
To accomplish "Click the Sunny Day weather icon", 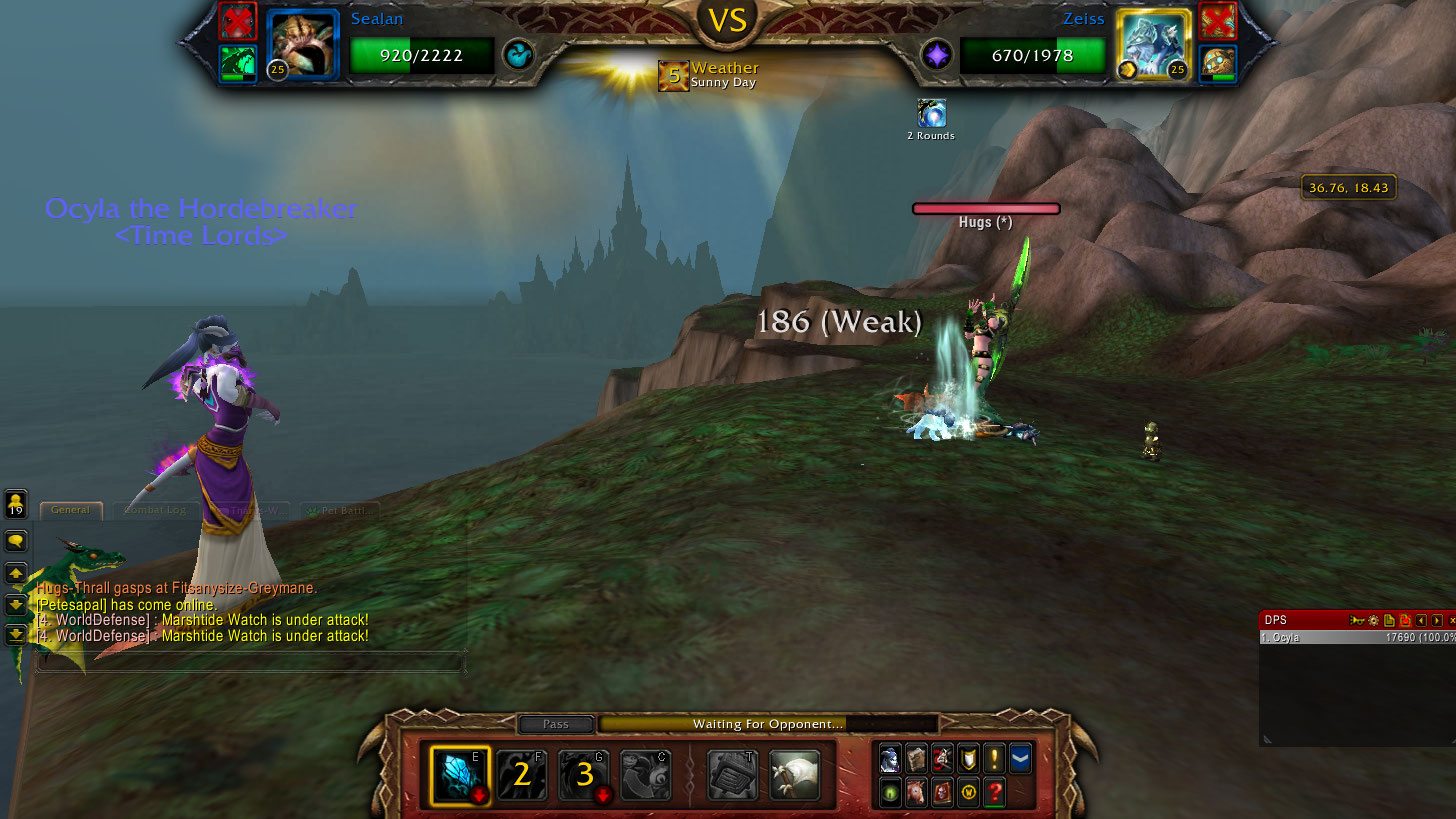I will click(x=673, y=76).
